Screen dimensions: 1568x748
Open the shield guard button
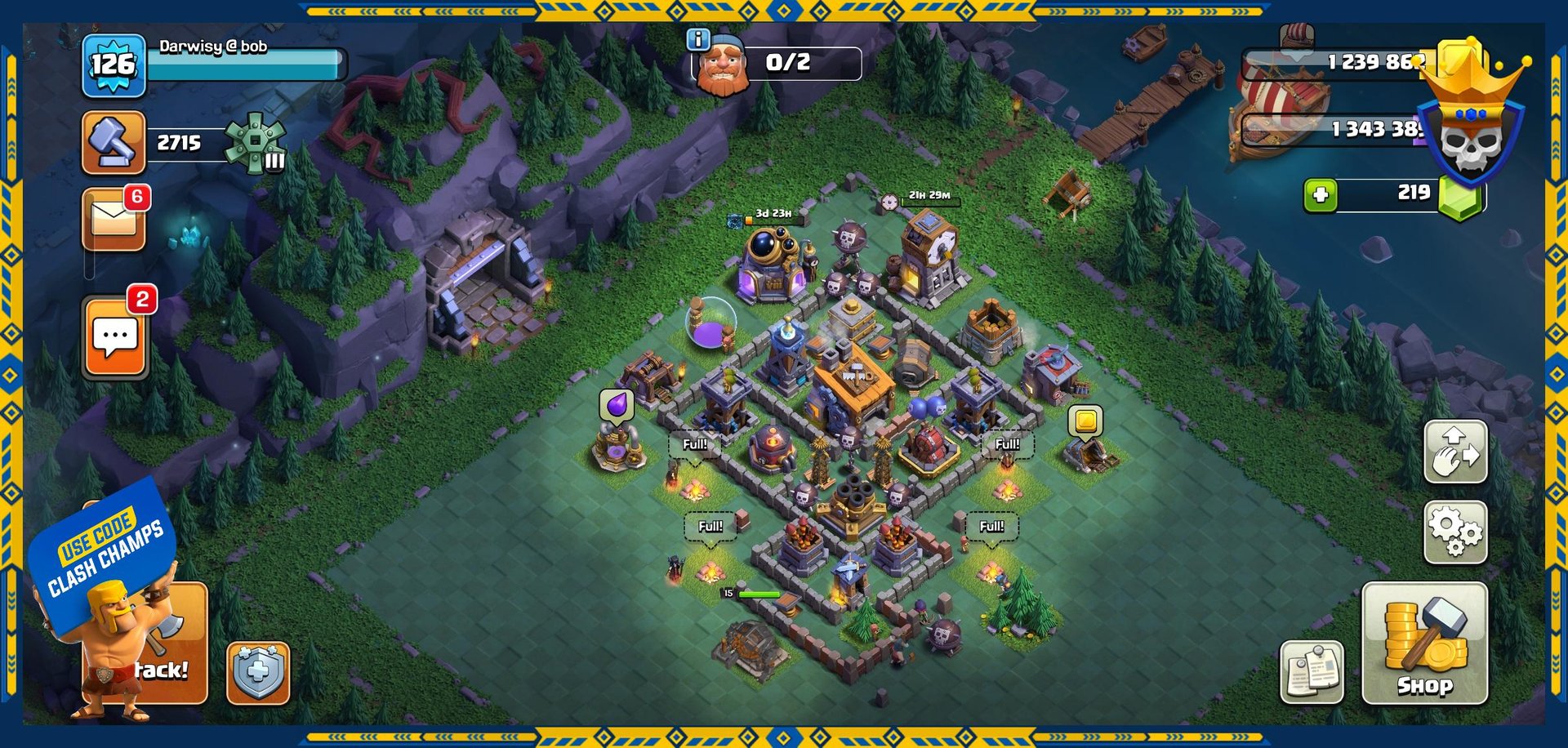tap(258, 673)
